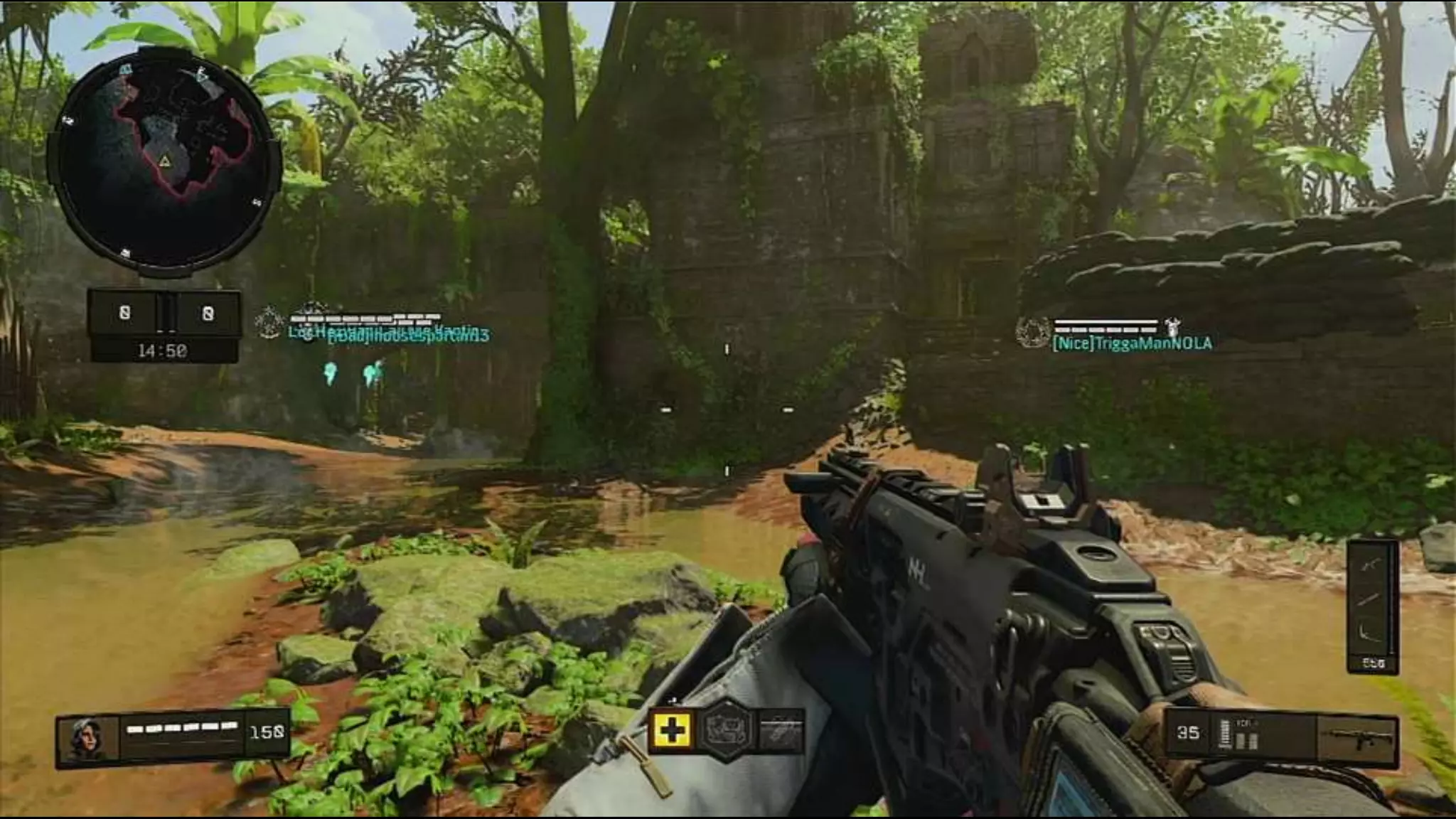This screenshot has width=1456, height=819.
Task: Click the player character portrait
Action: pyautogui.click(x=88, y=739)
